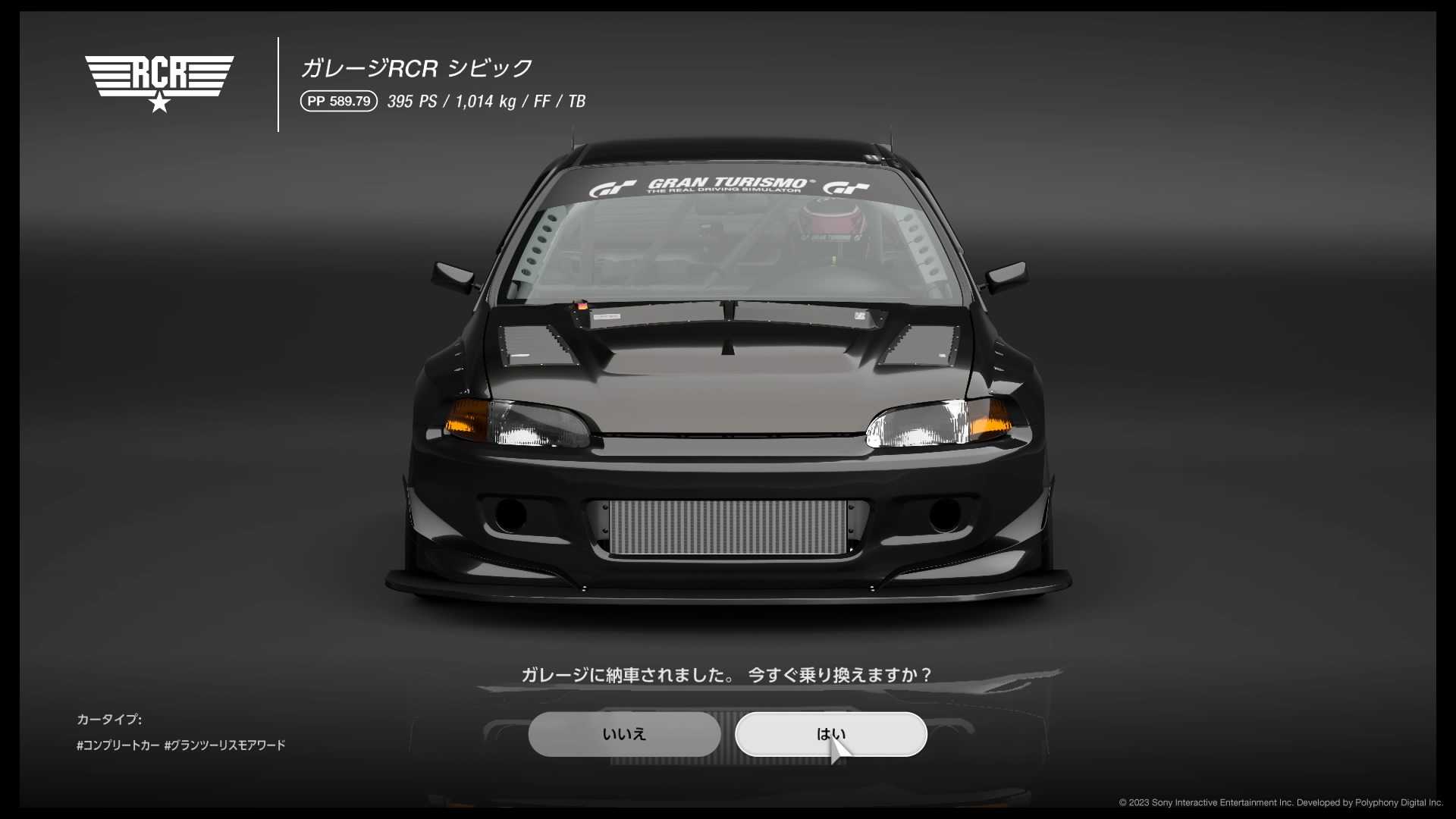Decline car switch by clicking いいえ
The height and width of the screenshot is (819, 1456).
[x=624, y=734]
